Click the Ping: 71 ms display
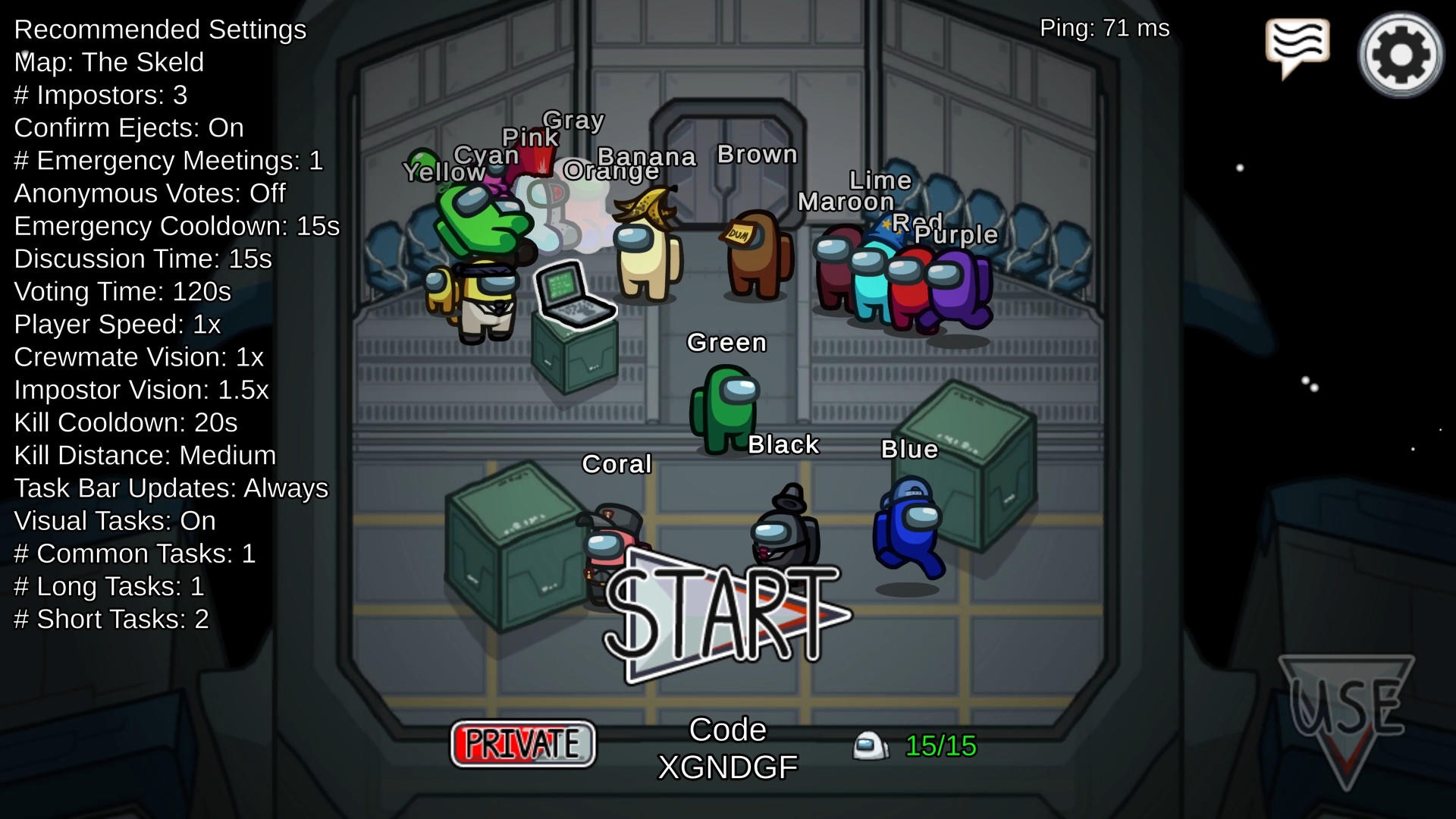The image size is (1456, 819). 1106,29
